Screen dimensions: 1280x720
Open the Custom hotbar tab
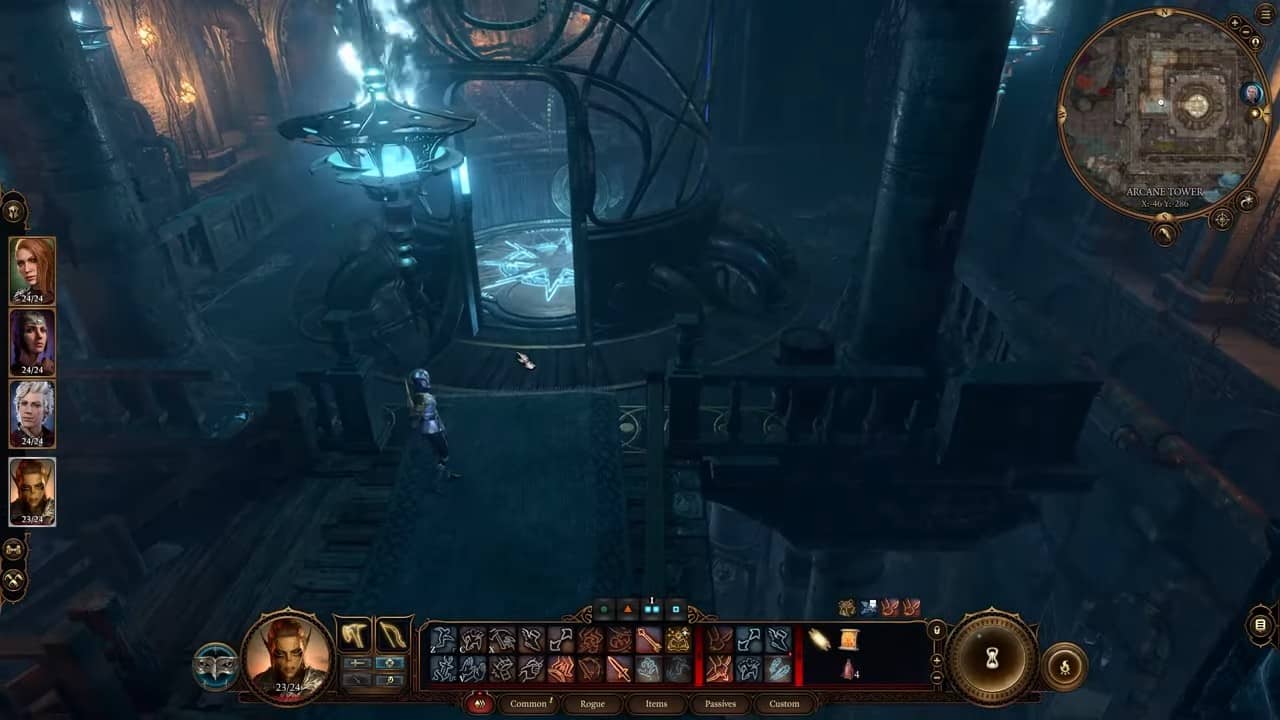(784, 703)
